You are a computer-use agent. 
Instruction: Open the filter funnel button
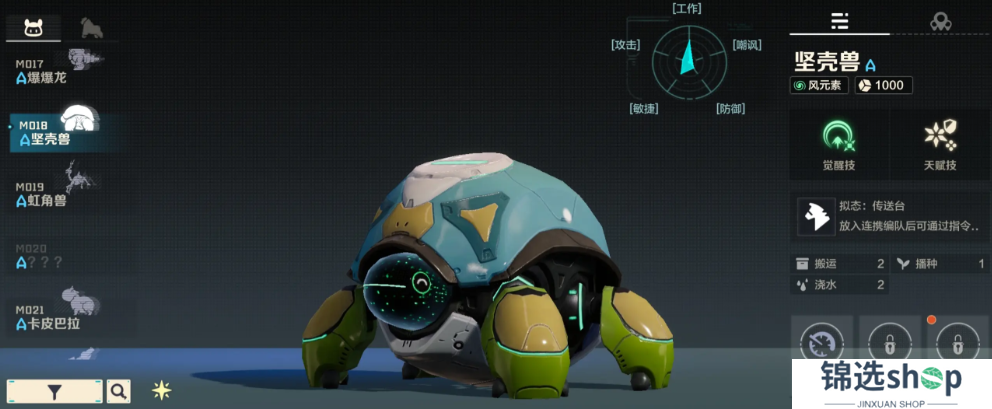[54, 391]
